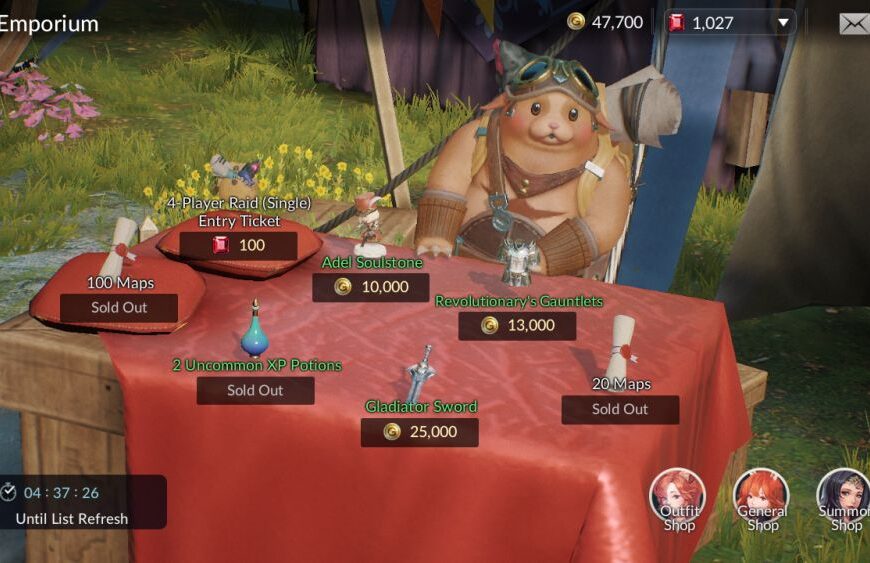This screenshot has height=563, width=870.
Task: Select the sold out 20 Maps item
Action: (x=620, y=409)
